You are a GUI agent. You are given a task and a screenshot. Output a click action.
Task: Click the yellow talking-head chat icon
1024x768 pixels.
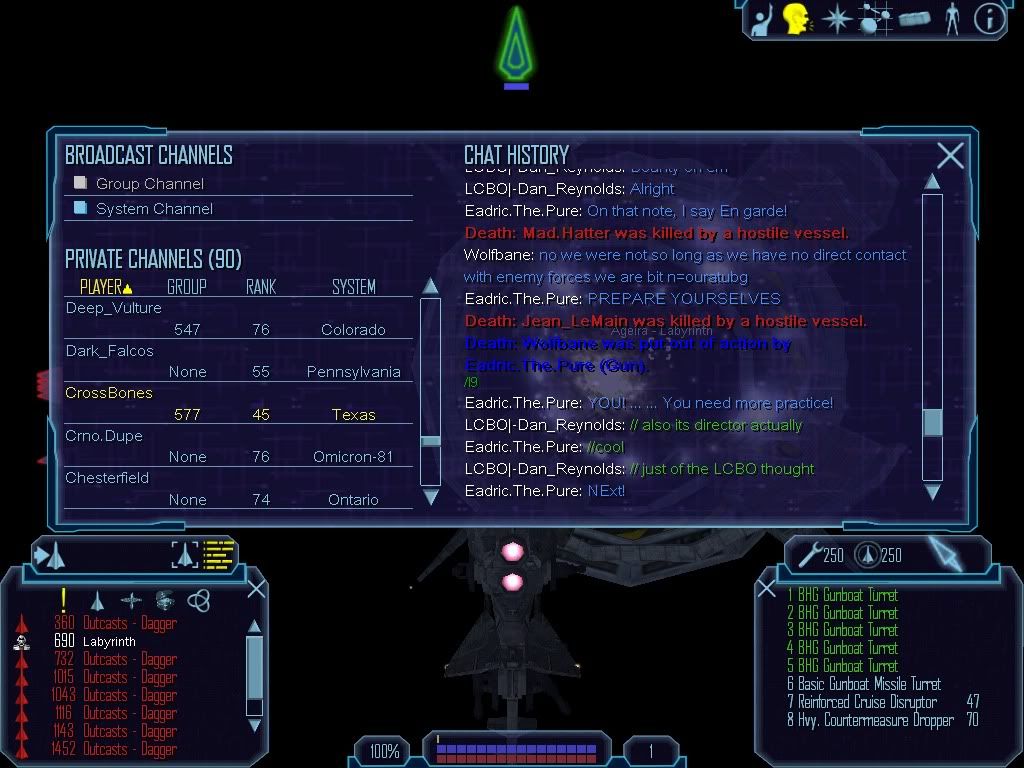(x=797, y=19)
